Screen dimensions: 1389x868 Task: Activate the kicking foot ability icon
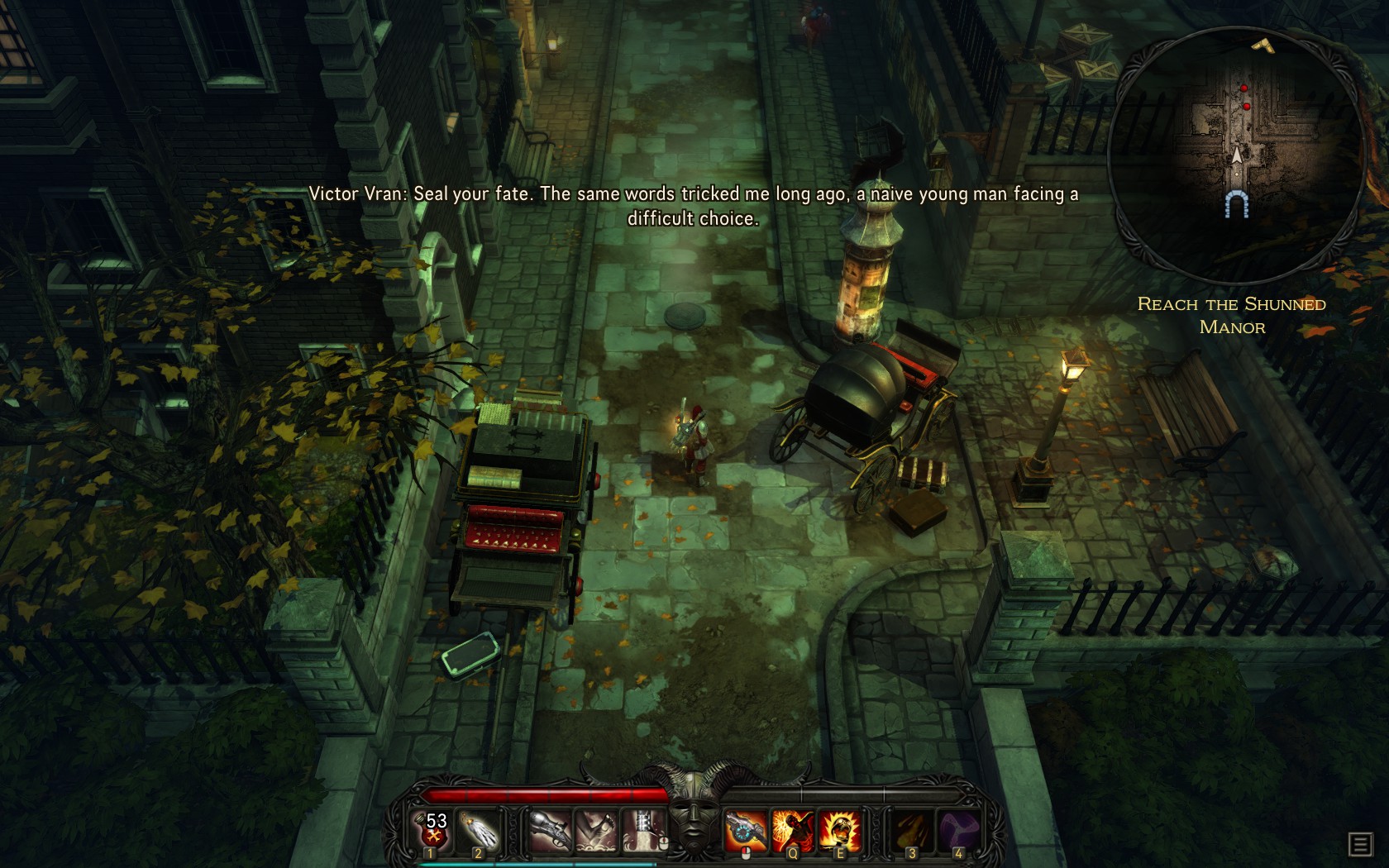point(597,830)
